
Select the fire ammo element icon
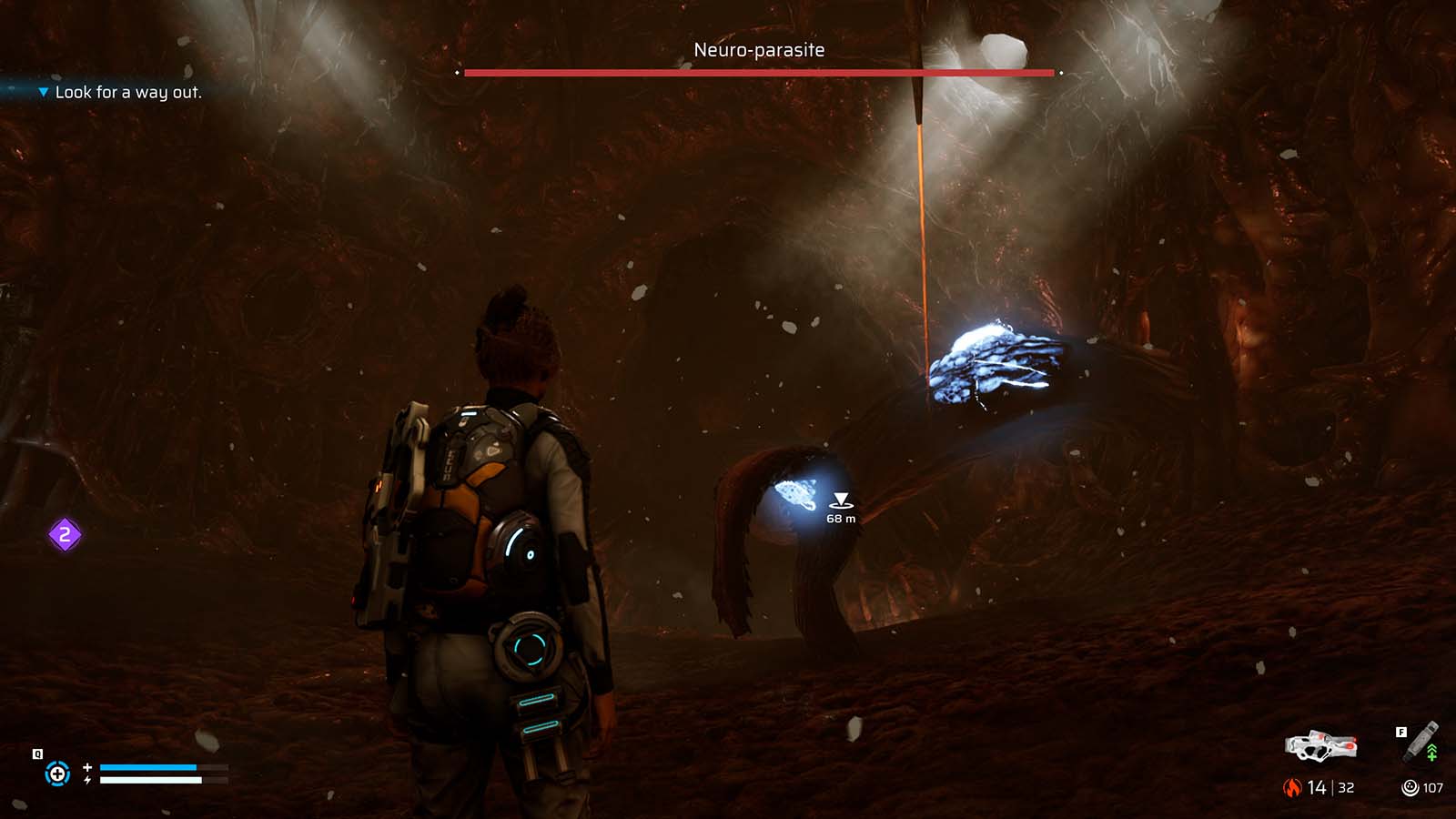pos(1292,786)
